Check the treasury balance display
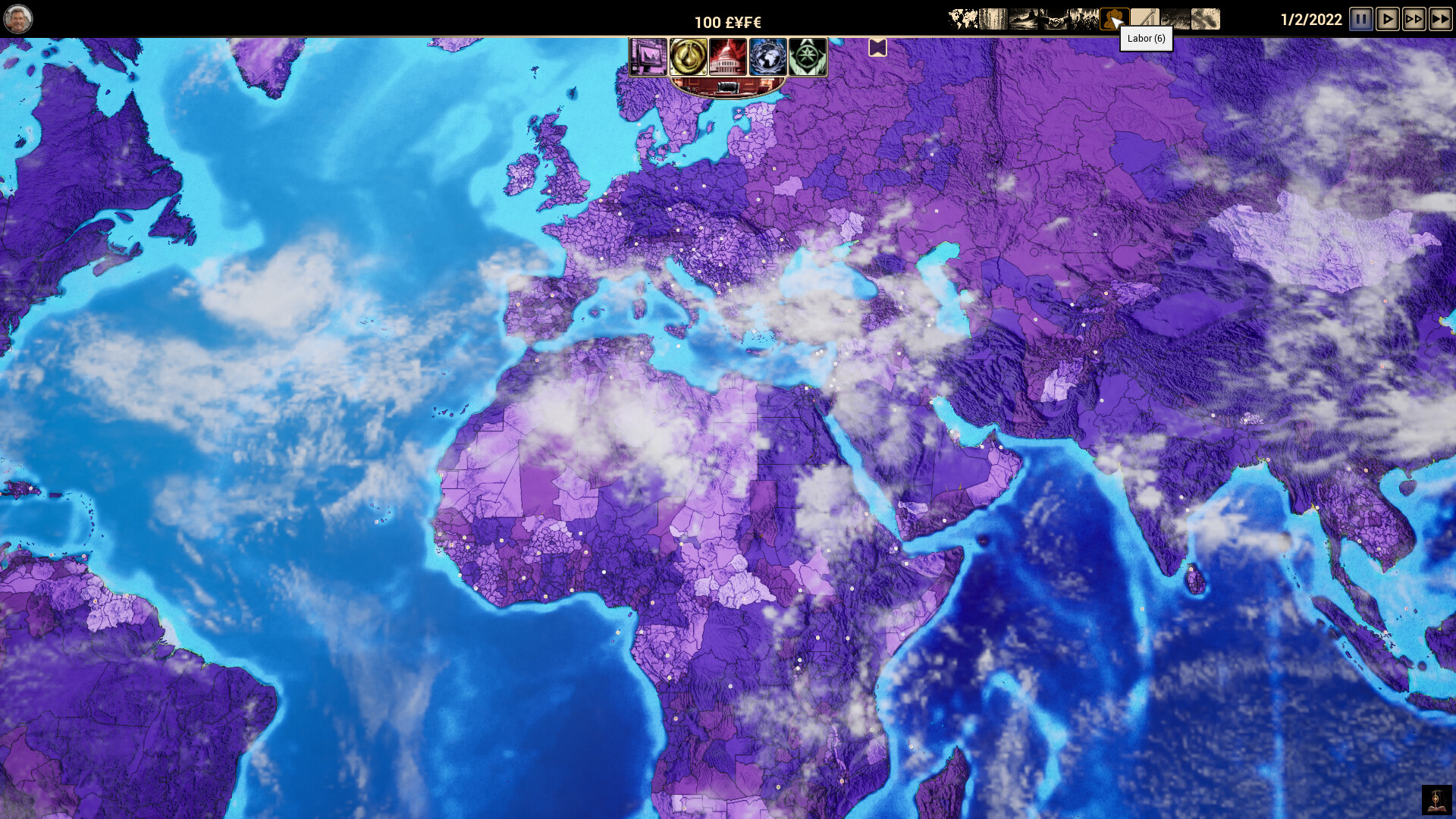 (728, 22)
